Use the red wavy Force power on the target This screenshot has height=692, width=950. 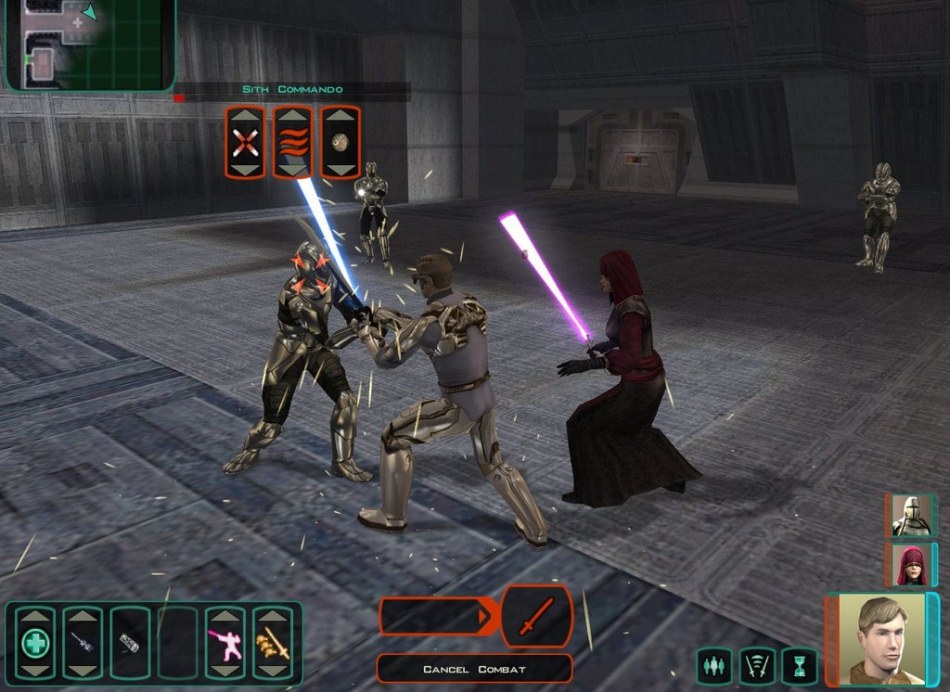pyautogui.click(x=293, y=142)
